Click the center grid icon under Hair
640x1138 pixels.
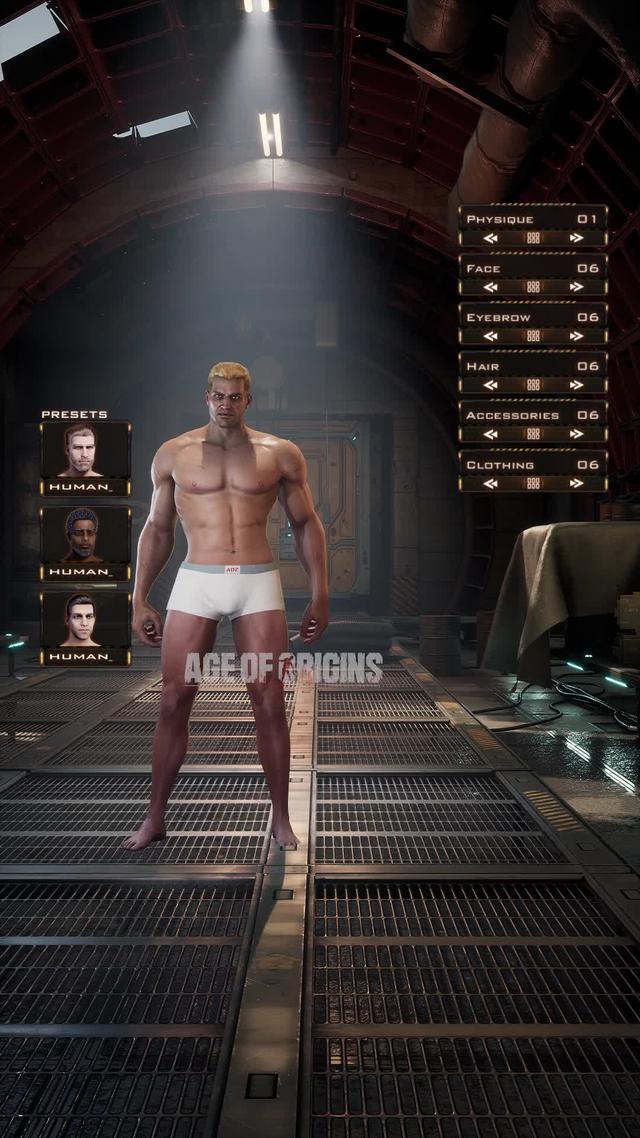point(533,385)
